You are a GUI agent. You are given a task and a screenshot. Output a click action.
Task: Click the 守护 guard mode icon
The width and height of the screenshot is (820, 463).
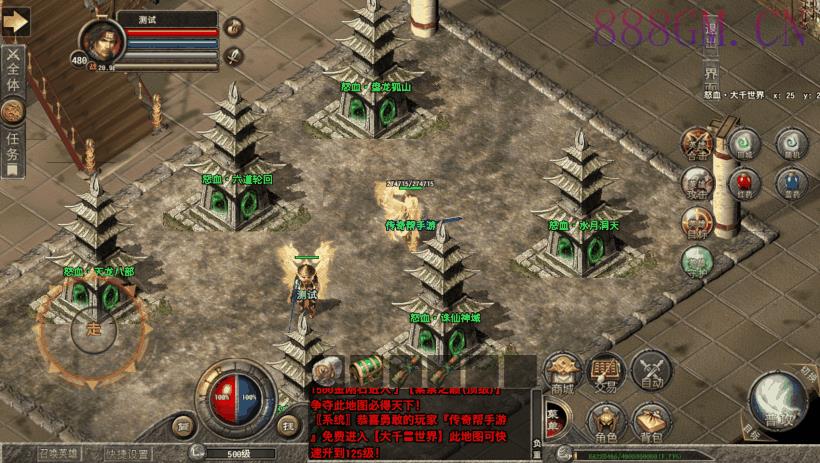[x=696, y=260]
